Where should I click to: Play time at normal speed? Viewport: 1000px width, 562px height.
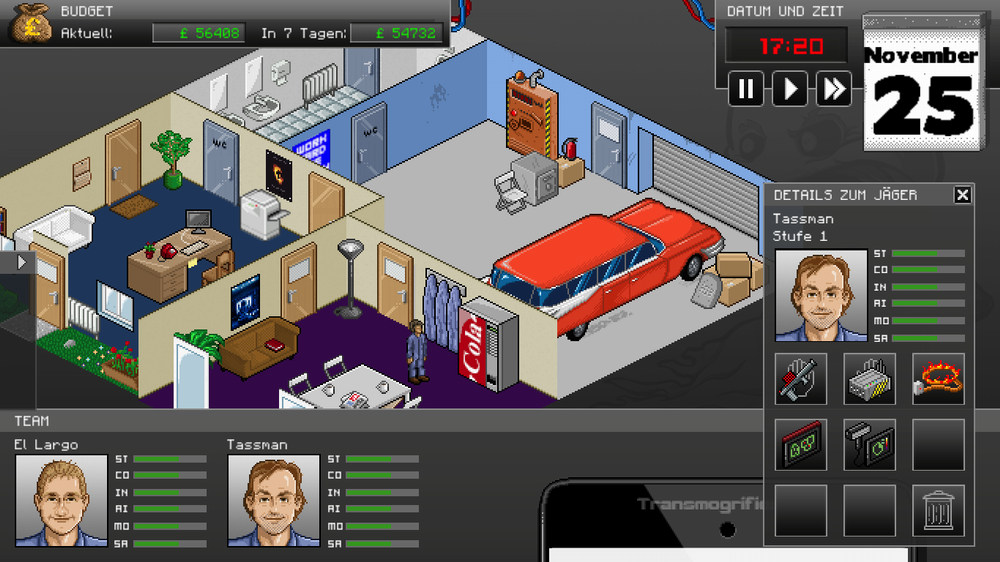790,89
